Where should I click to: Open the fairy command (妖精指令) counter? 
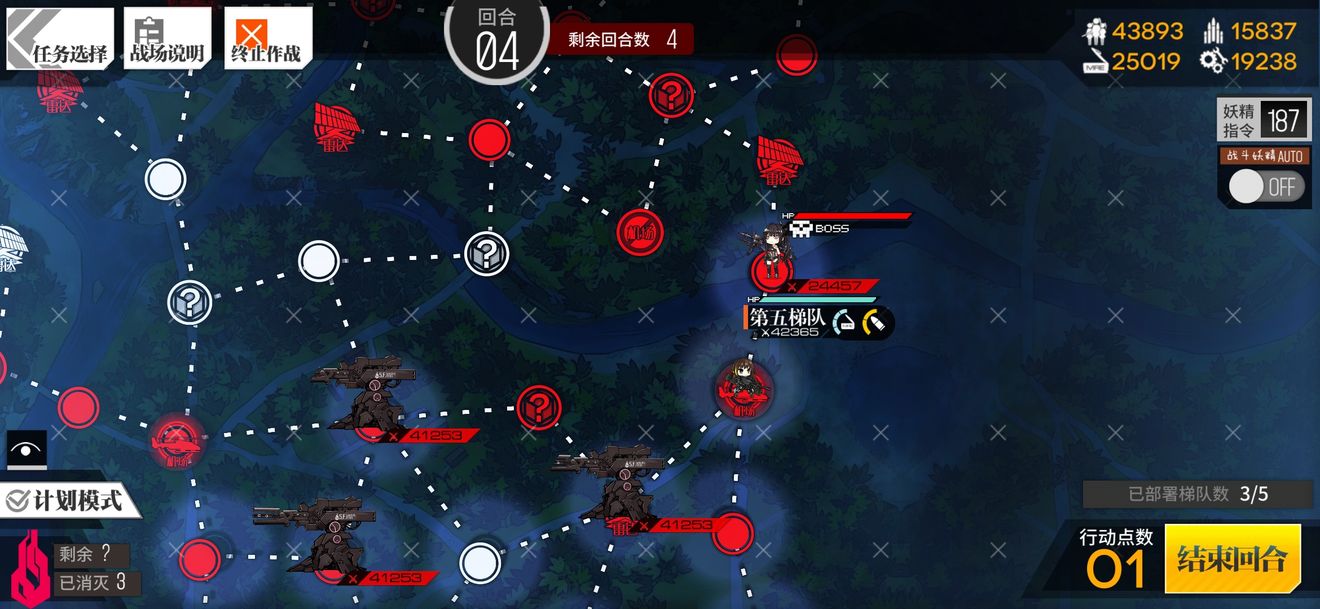(x=1264, y=121)
